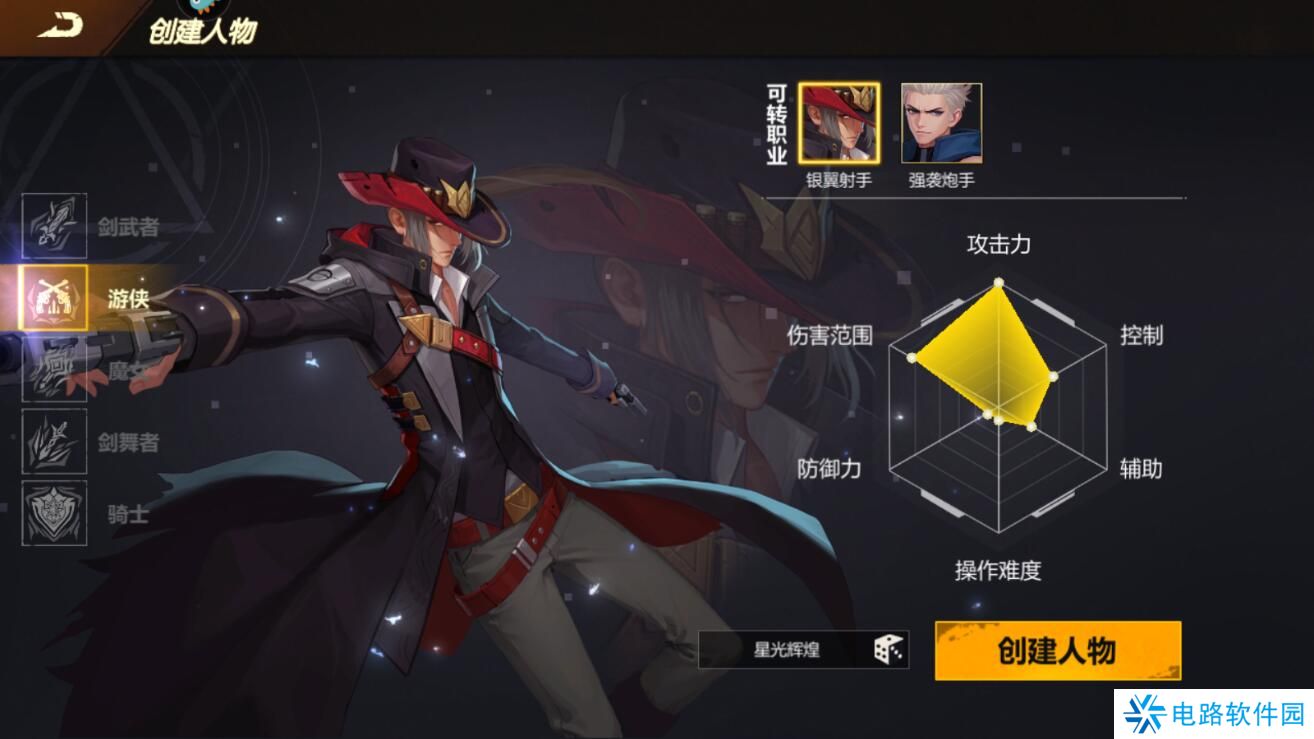Screen dimensions: 1314x739
Task: Select the 魔女 class icon
Action: 55,370
